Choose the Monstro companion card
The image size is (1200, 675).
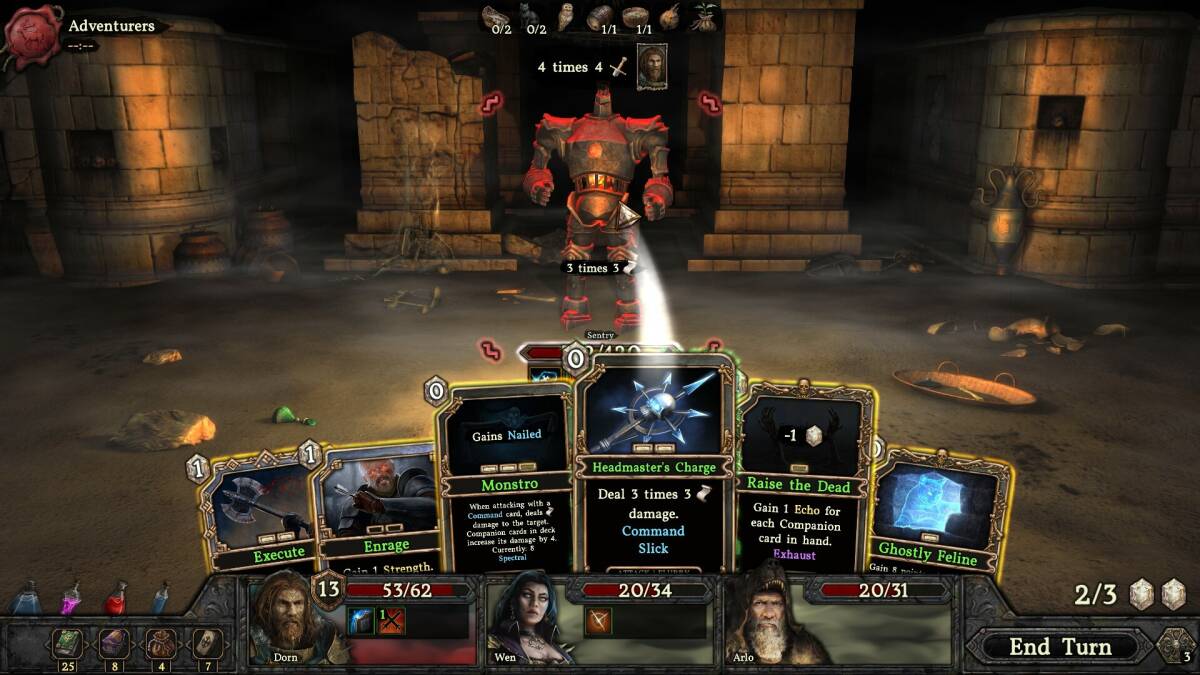coord(505,480)
